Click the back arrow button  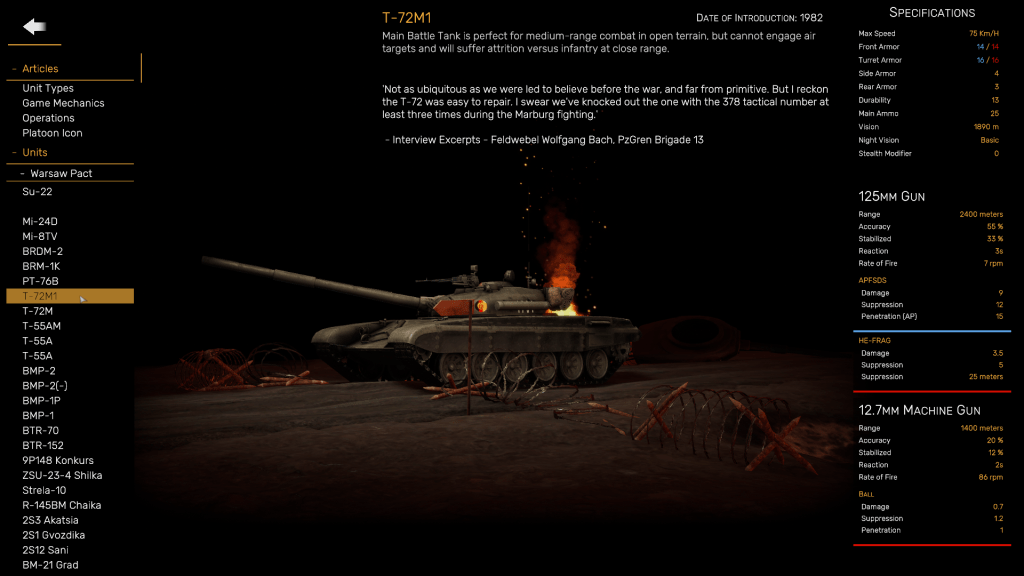coord(35,27)
